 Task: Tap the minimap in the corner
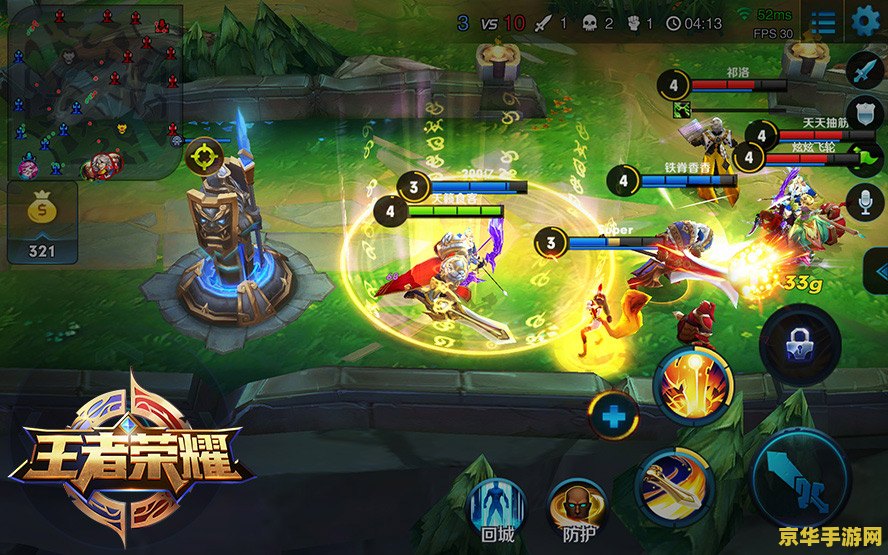pyautogui.click(x=93, y=91)
